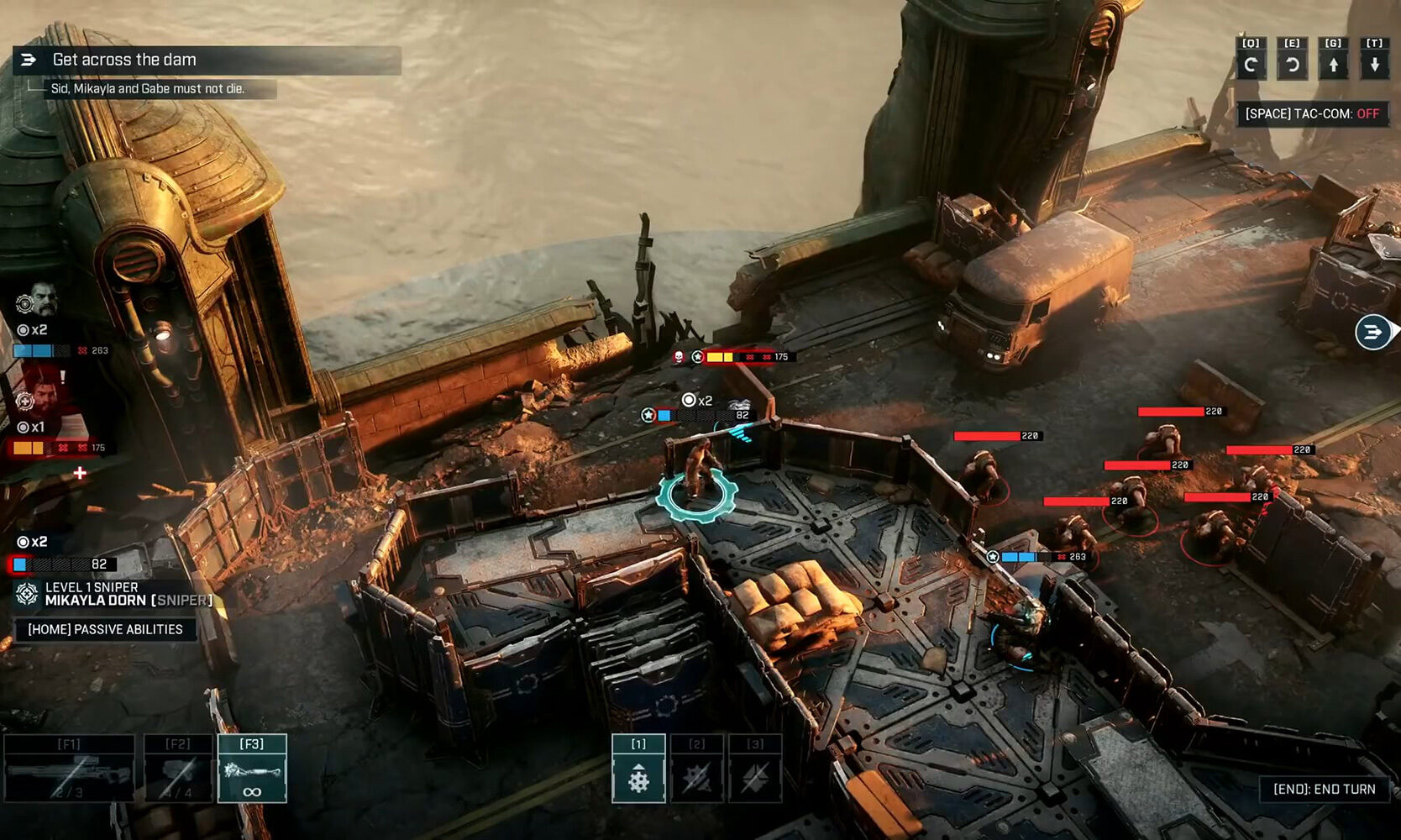End the current turn
Screen dimensions: 1401x840
pos(1324,789)
